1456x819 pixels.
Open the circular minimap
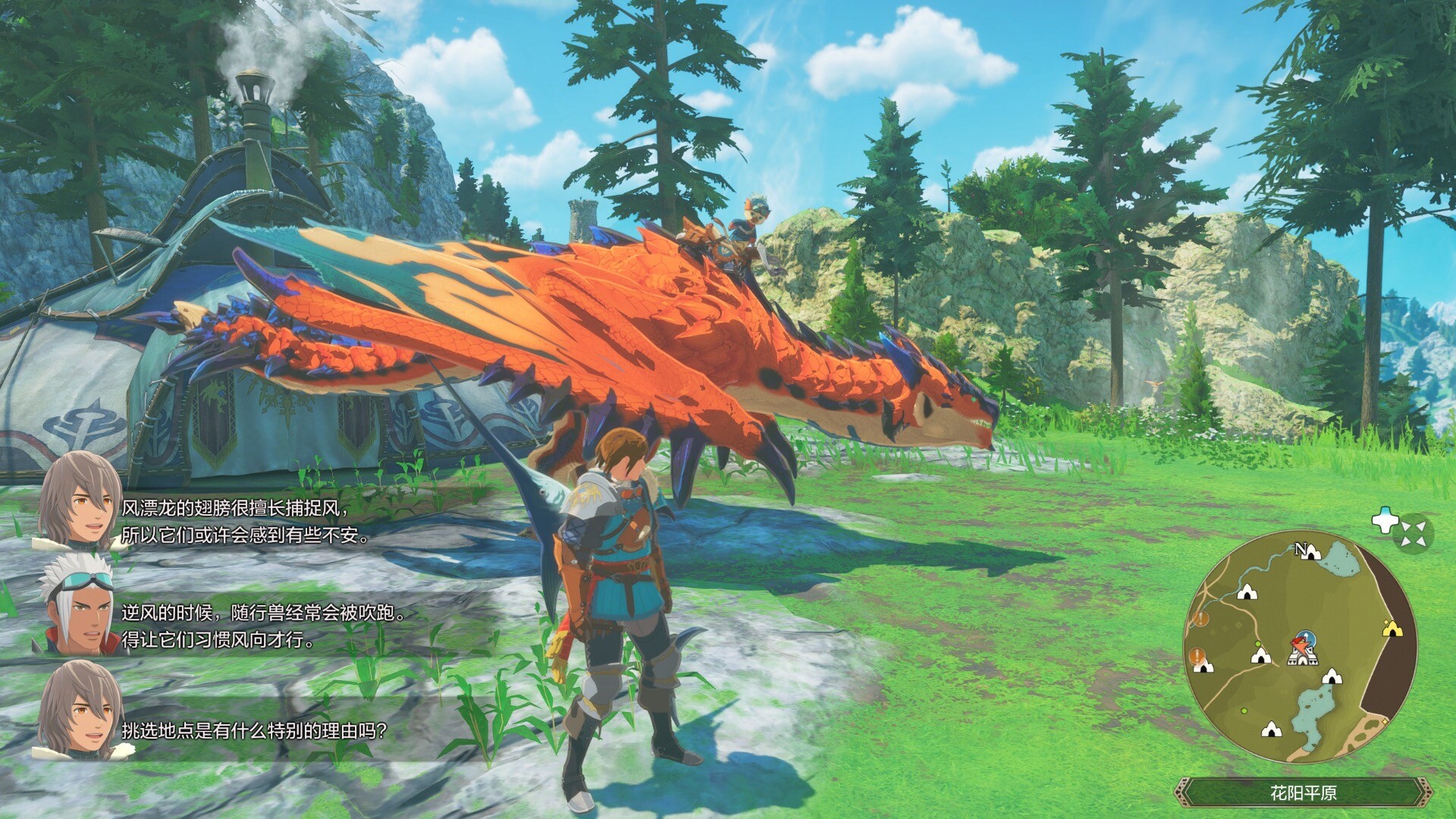tap(1300, 647)
